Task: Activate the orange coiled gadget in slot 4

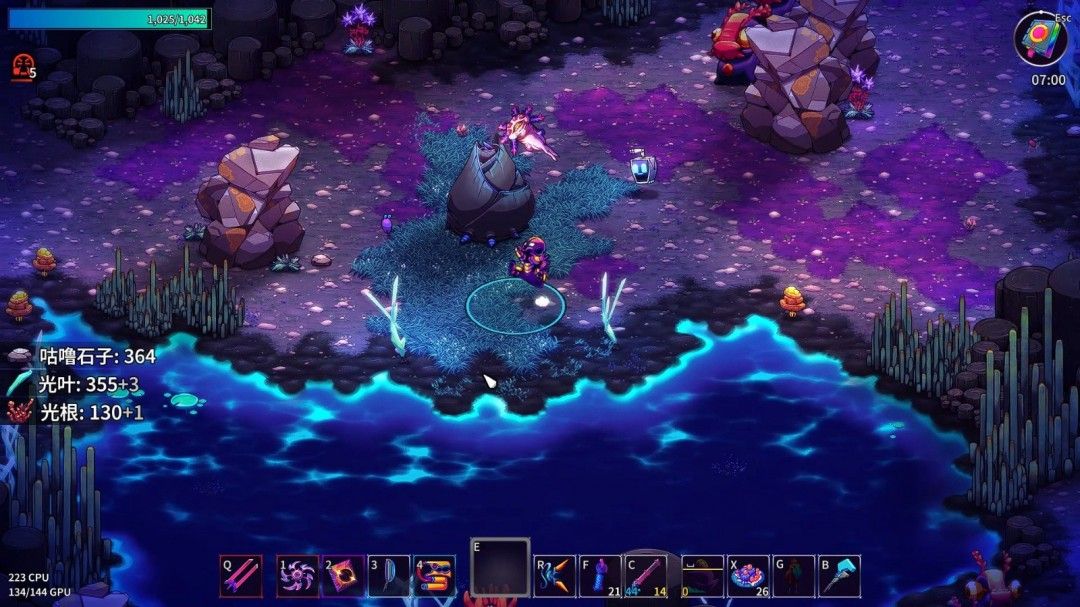Action: click(434, 576)
